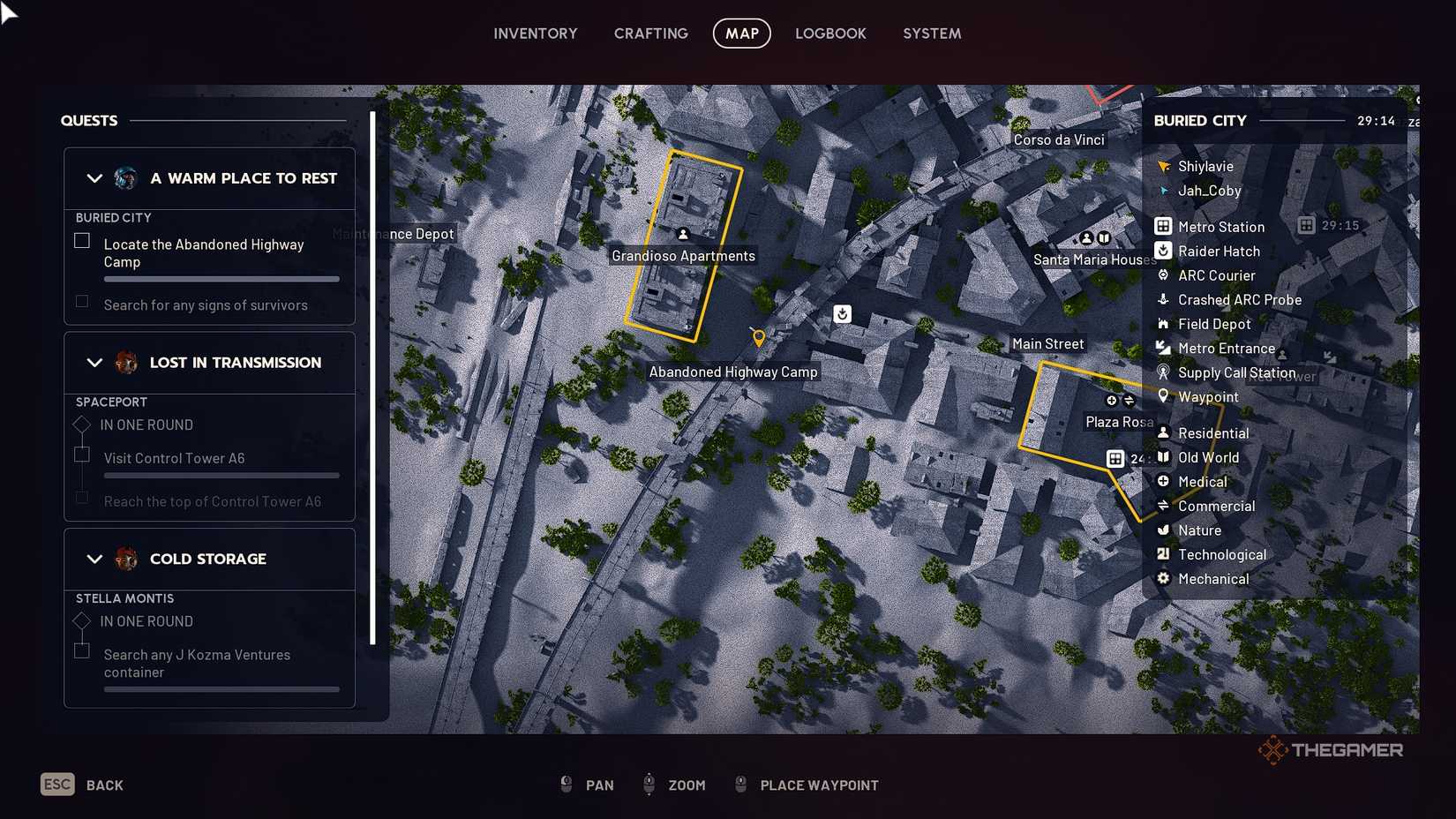Tick the Search any J Kozma Ventures container box
Screen dimensions: 1456x819
(x=81, y=650)
